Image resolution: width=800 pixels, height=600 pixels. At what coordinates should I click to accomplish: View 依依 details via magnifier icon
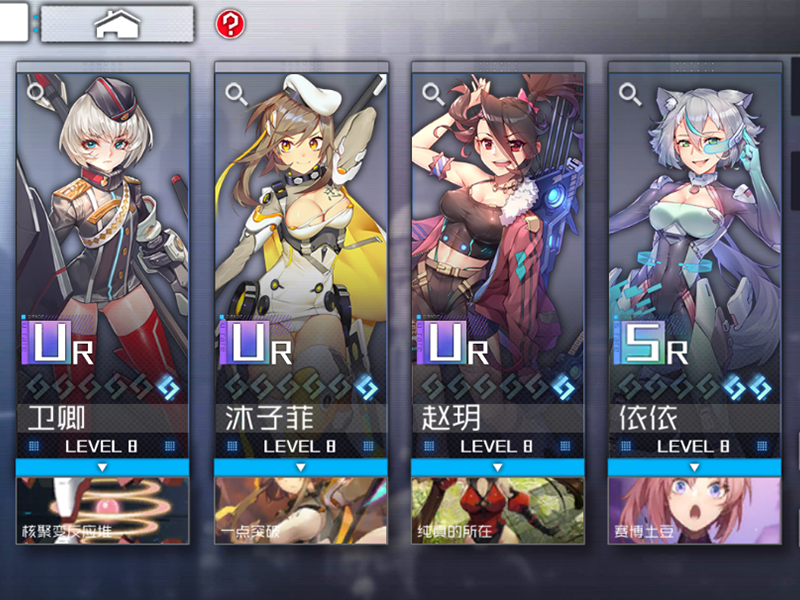[630, 94]
